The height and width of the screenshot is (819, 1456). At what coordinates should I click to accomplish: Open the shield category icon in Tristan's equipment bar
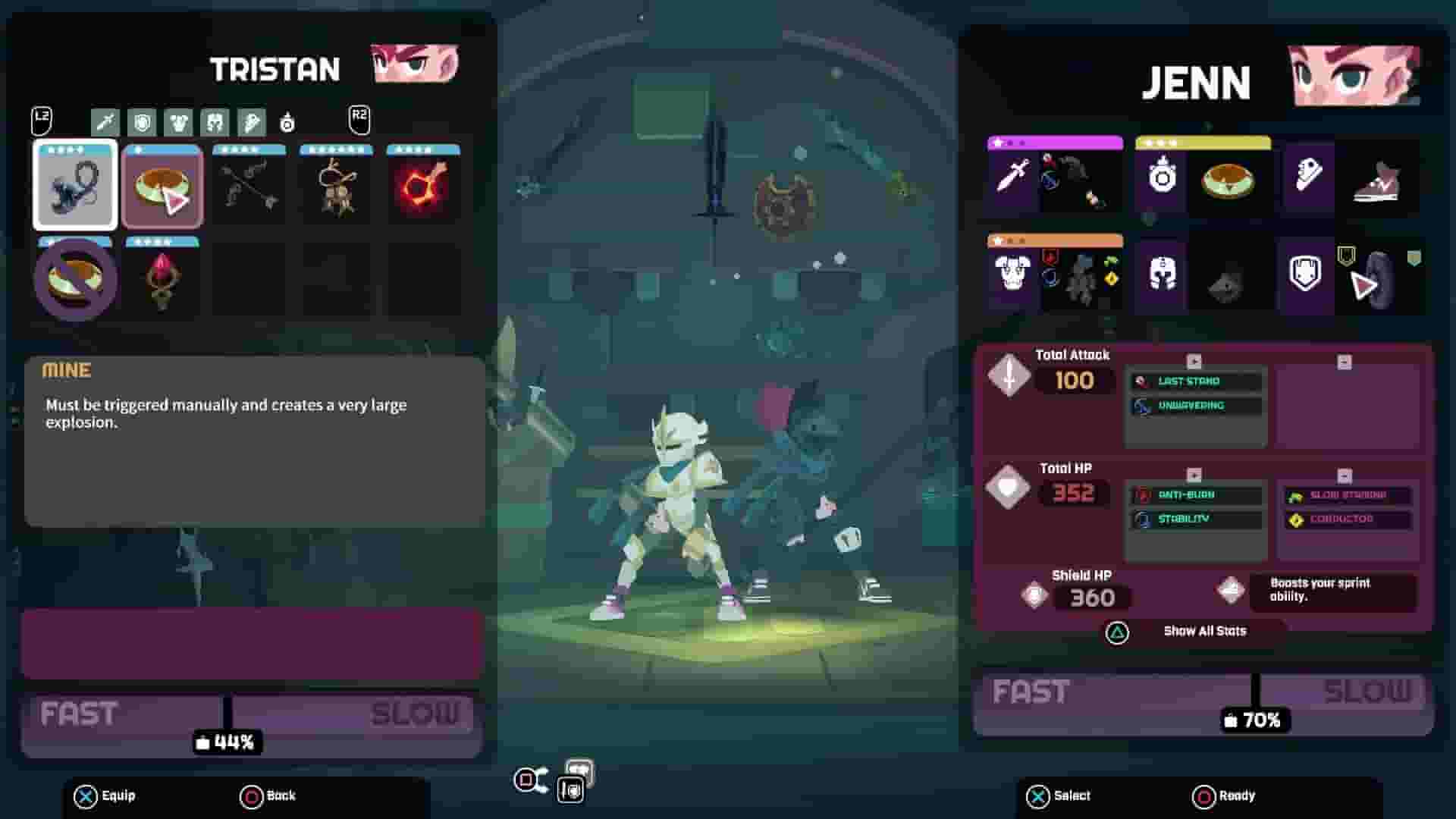[143, 121]
